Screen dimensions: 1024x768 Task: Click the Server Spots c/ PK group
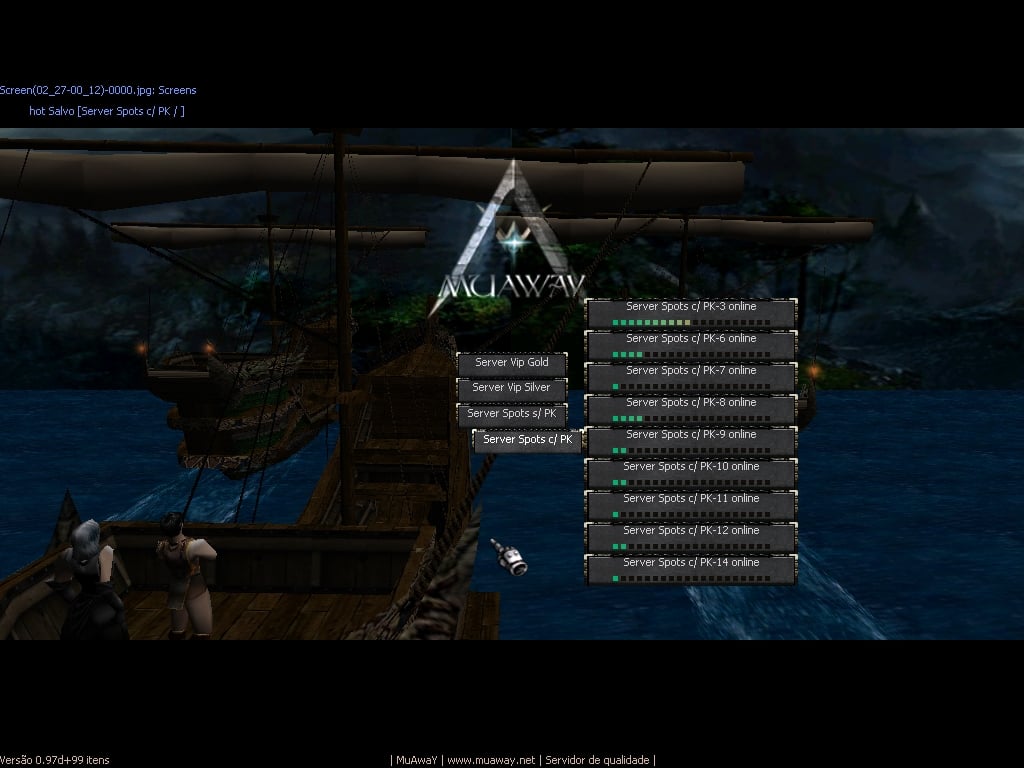pyautogui.click(x=527, y=440)
